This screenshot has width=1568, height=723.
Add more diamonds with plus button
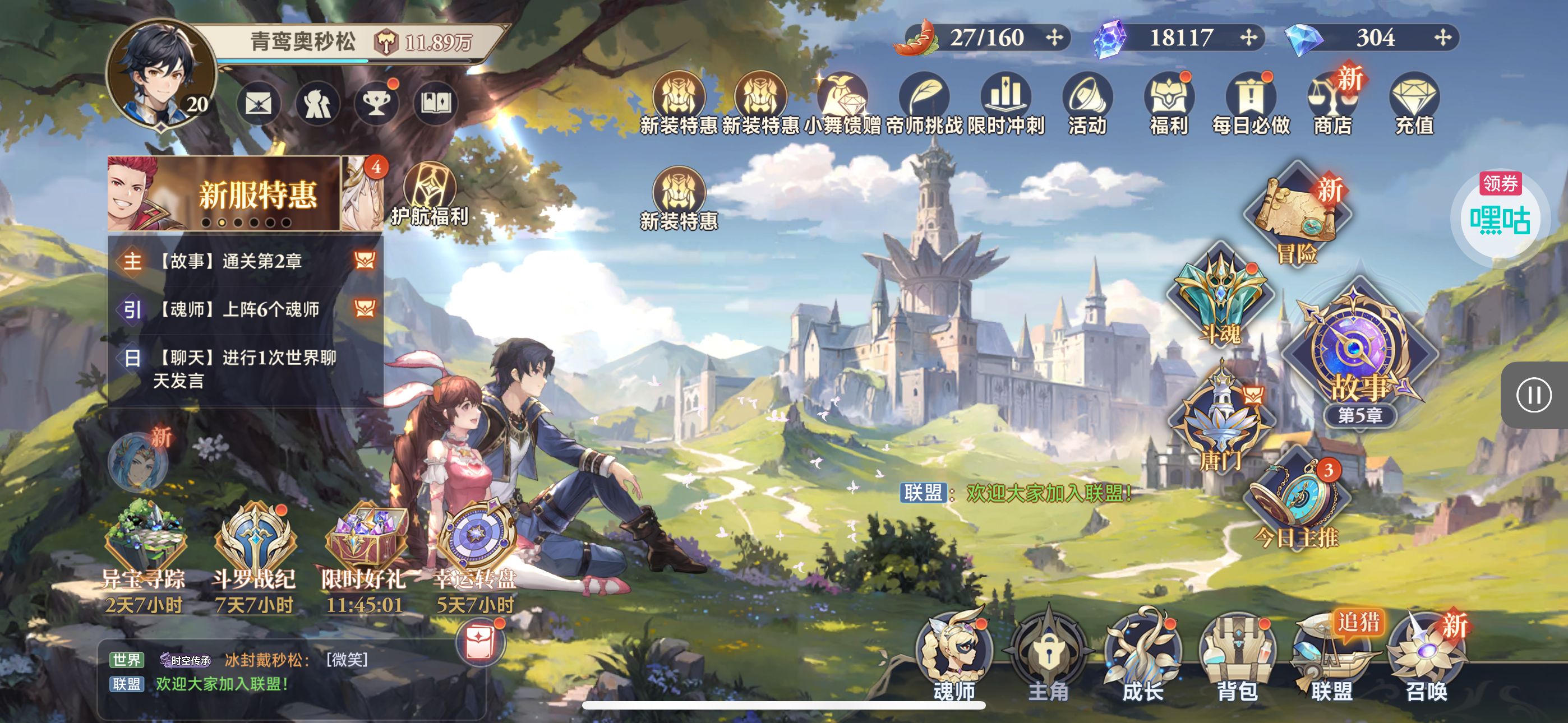(1442, 38)
